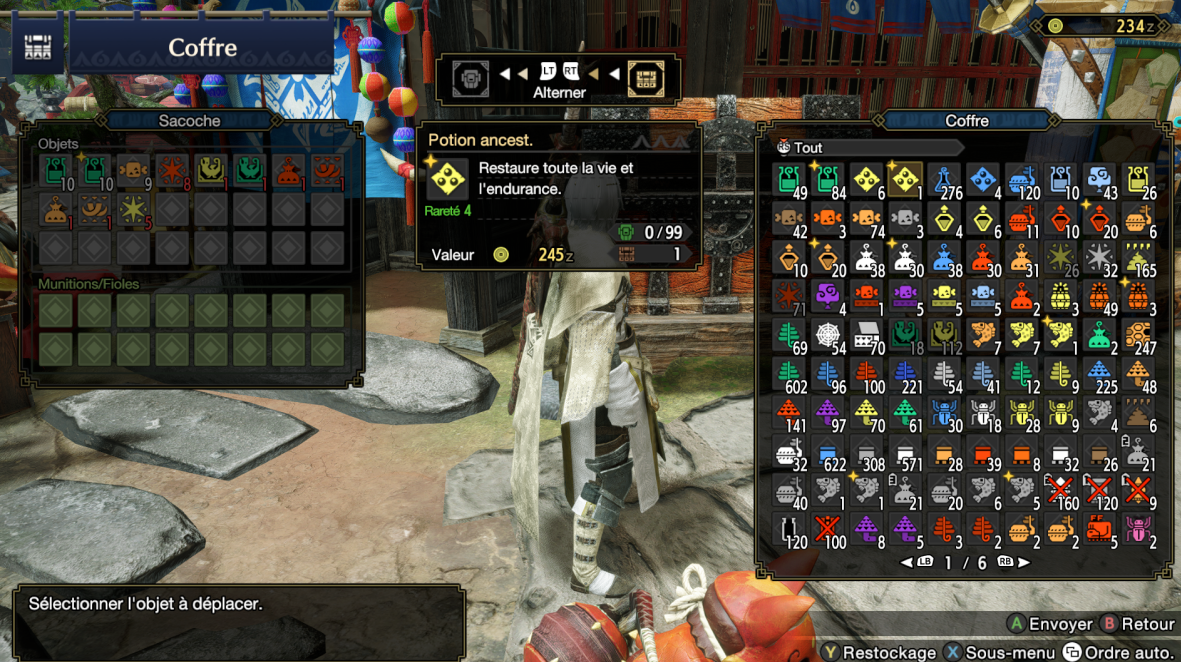Choose the blue mushroom stack of 225
The height and width of the screenshot is (662, 1181).
point(1099,374)
